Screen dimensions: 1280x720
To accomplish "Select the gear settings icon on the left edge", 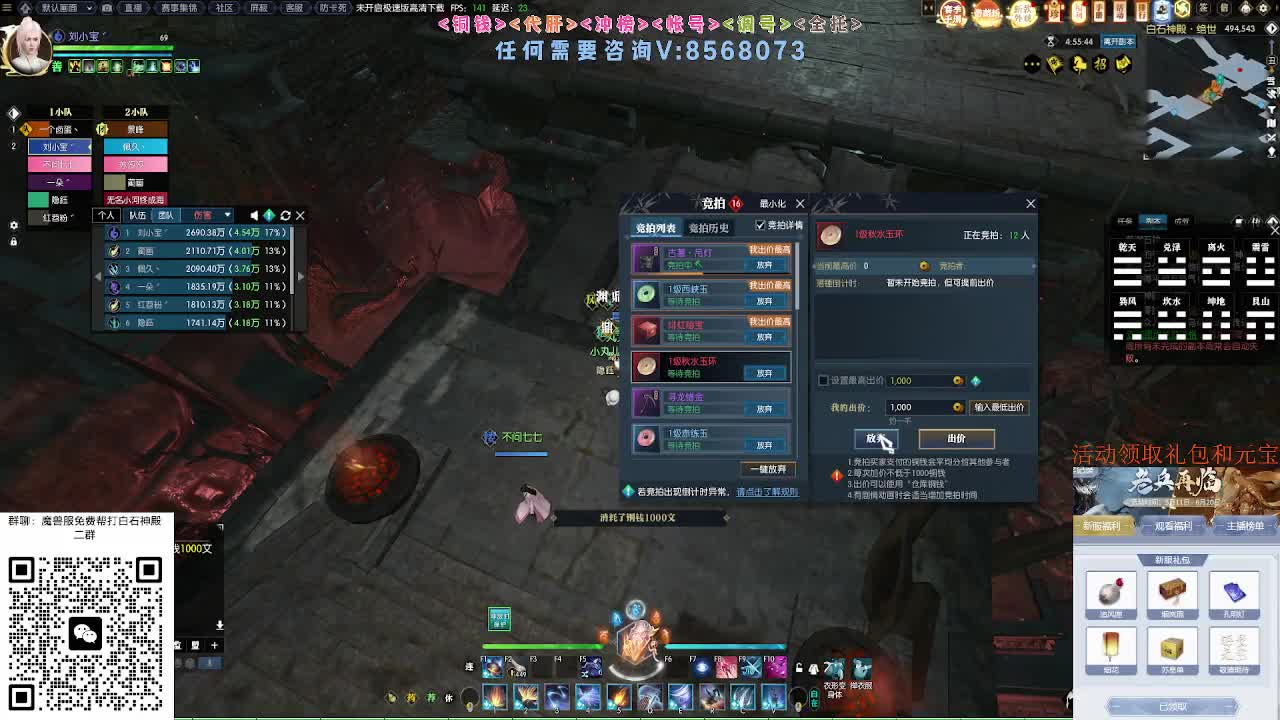I will (x=14, y=226).
